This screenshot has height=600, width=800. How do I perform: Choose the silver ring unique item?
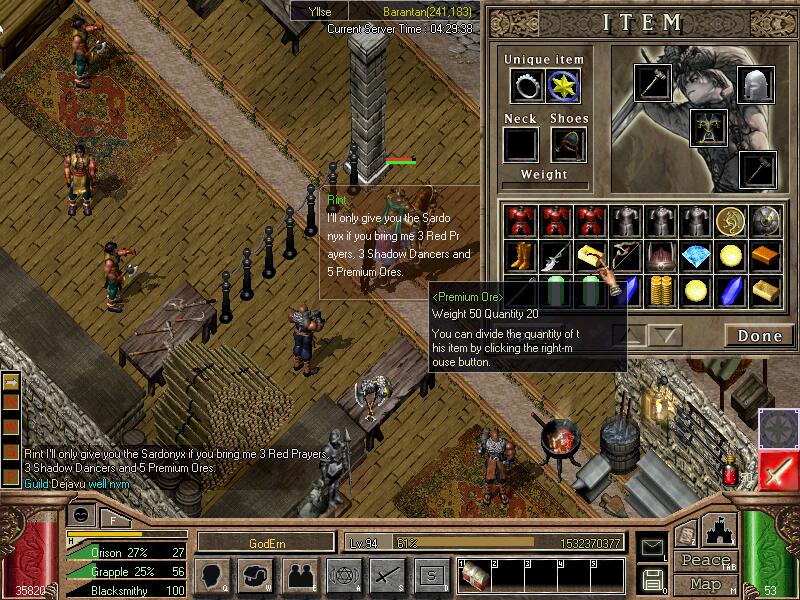(x=526, y=87)
